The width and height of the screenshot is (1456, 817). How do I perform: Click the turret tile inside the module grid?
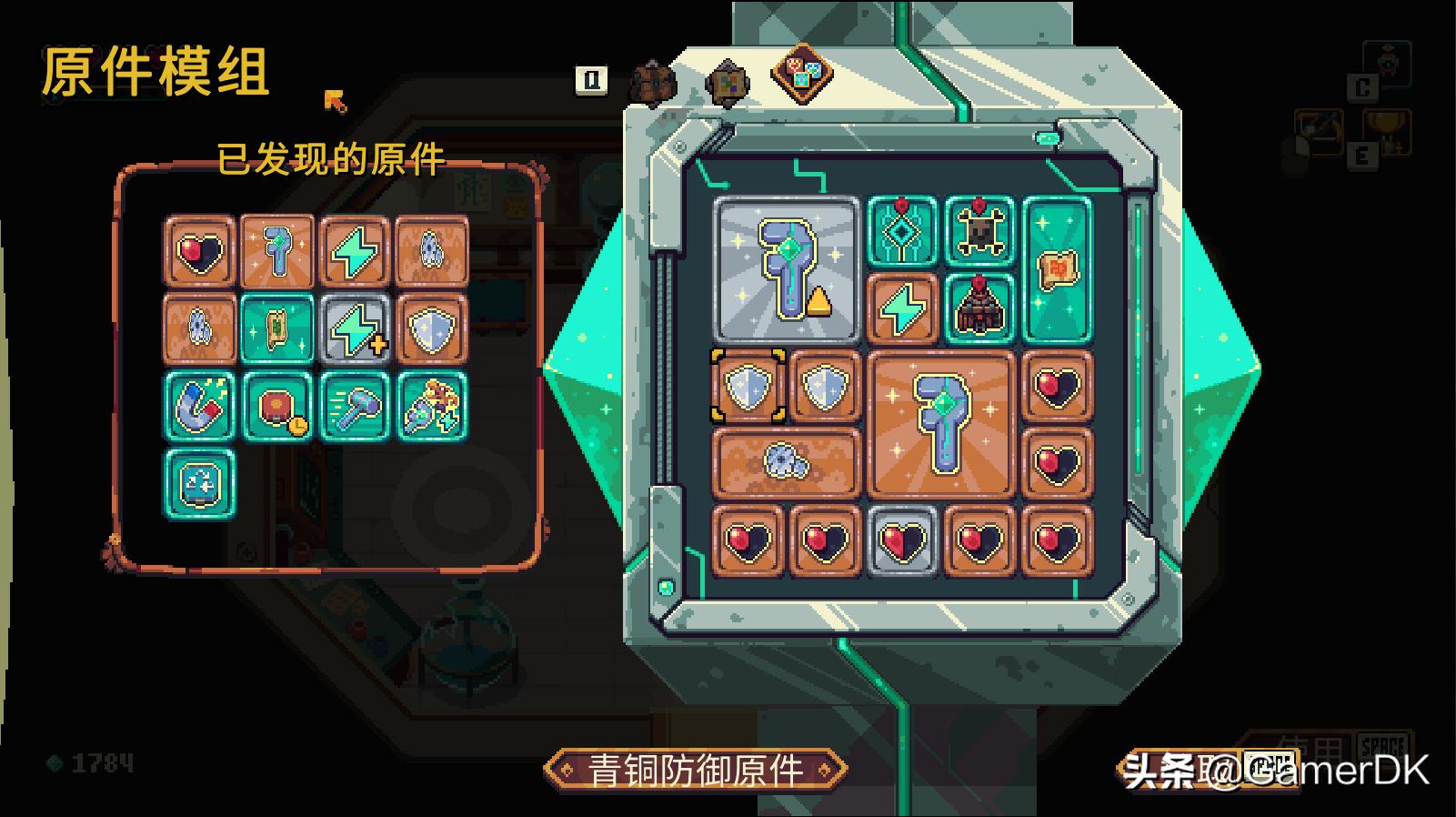[x=979, y=309]
